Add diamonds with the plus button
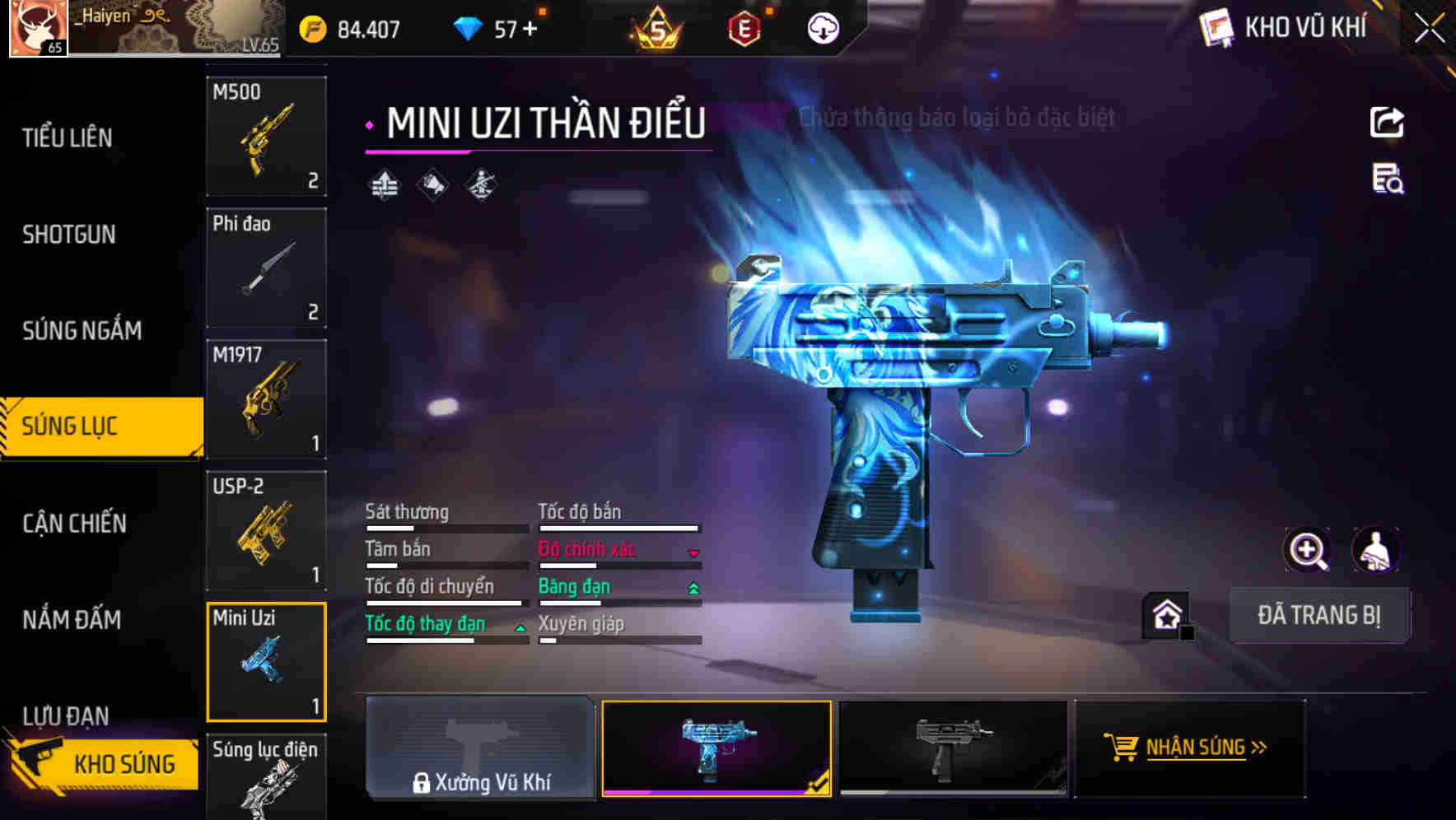This screenshot has width=1456, height=820. click(x=530, y=30)
